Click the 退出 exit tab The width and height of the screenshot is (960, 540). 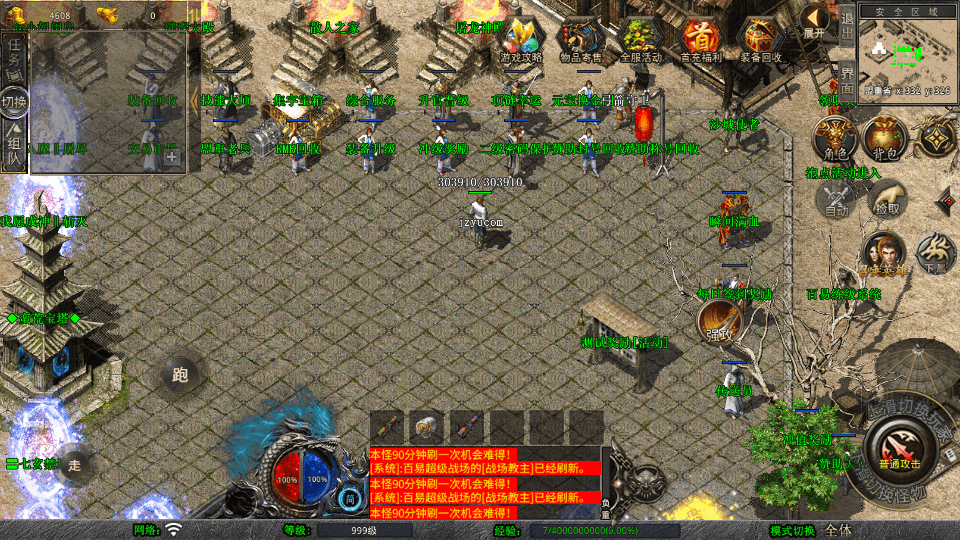coord(847,27)
